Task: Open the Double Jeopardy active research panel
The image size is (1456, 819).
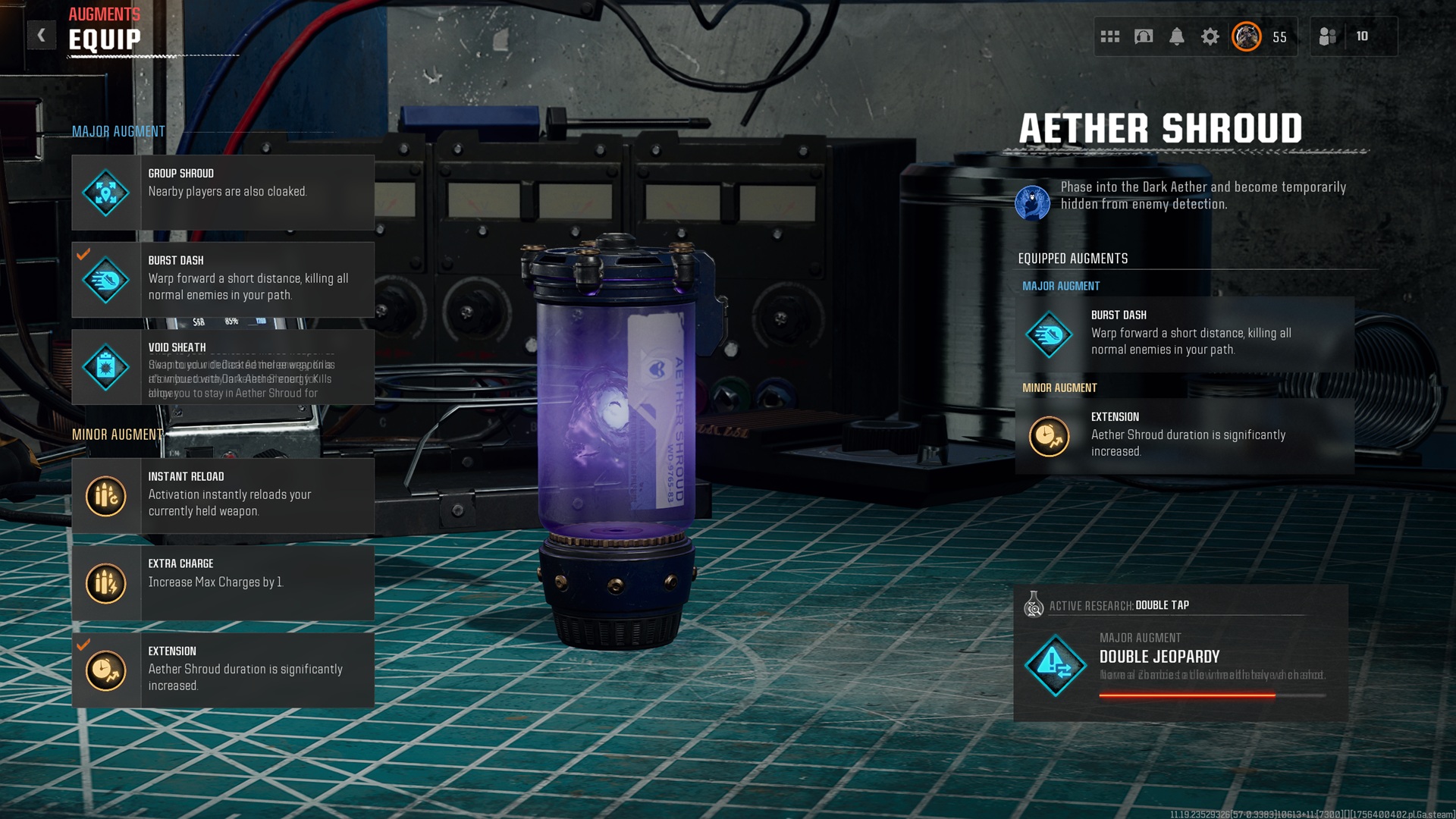Action: coord(1181,654)
